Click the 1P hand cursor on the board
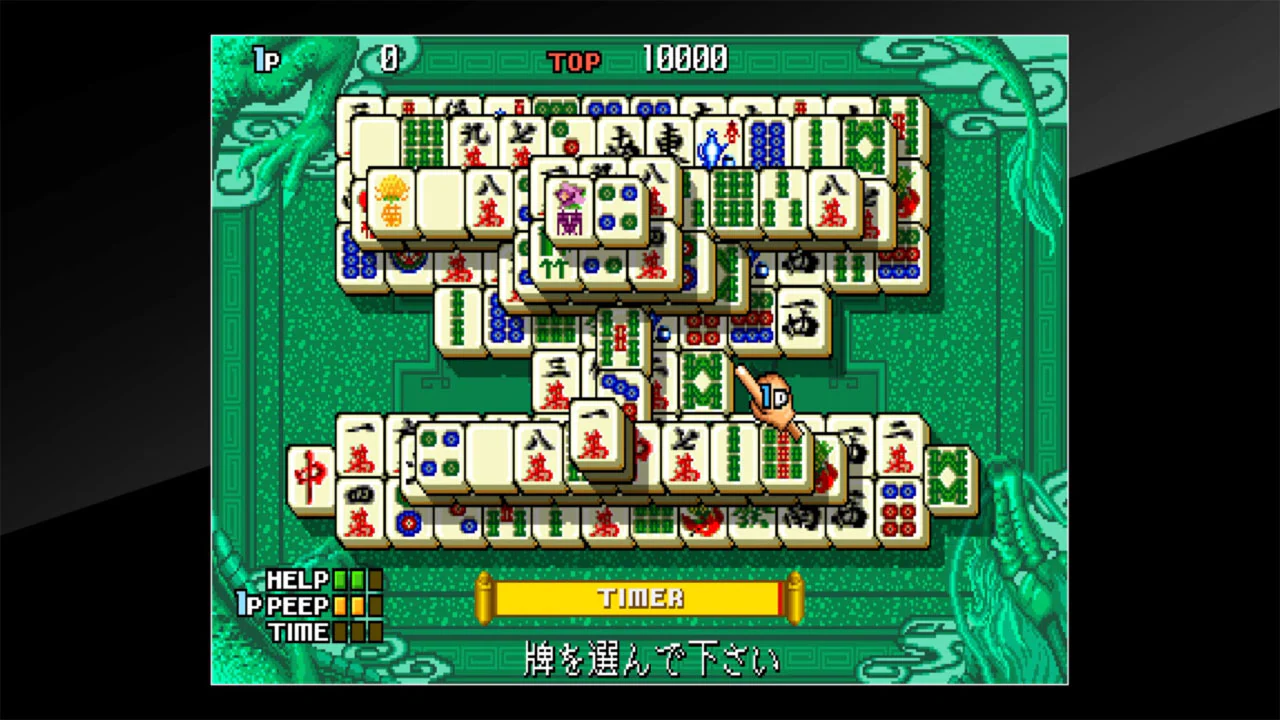The height and width of the screenshot is (720, 1280). point(770,400)
